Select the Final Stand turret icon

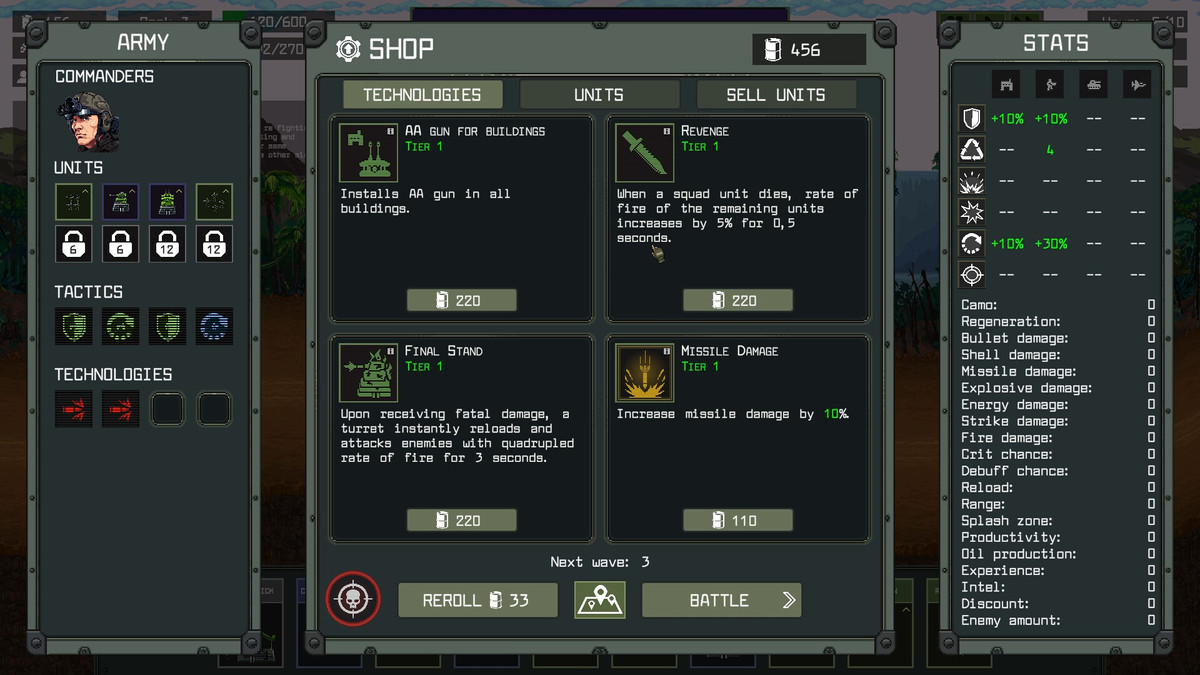pyautogui.click(x=368, y=373)
